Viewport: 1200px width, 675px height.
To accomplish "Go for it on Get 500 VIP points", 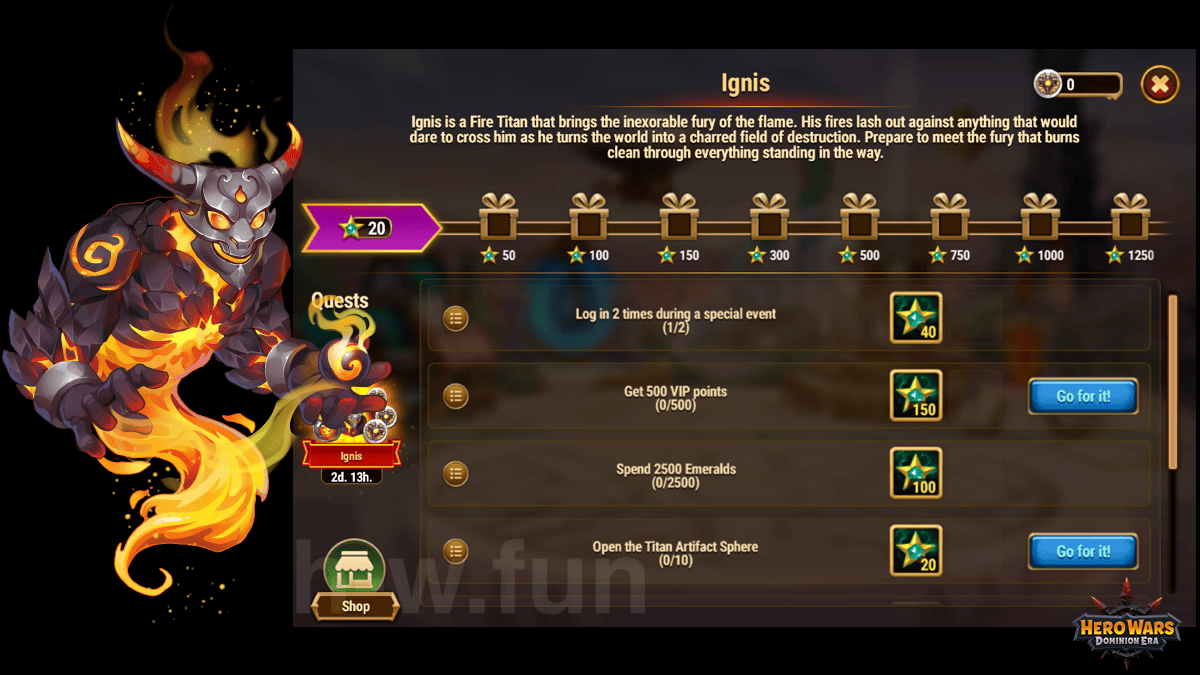I will 1082,396.
